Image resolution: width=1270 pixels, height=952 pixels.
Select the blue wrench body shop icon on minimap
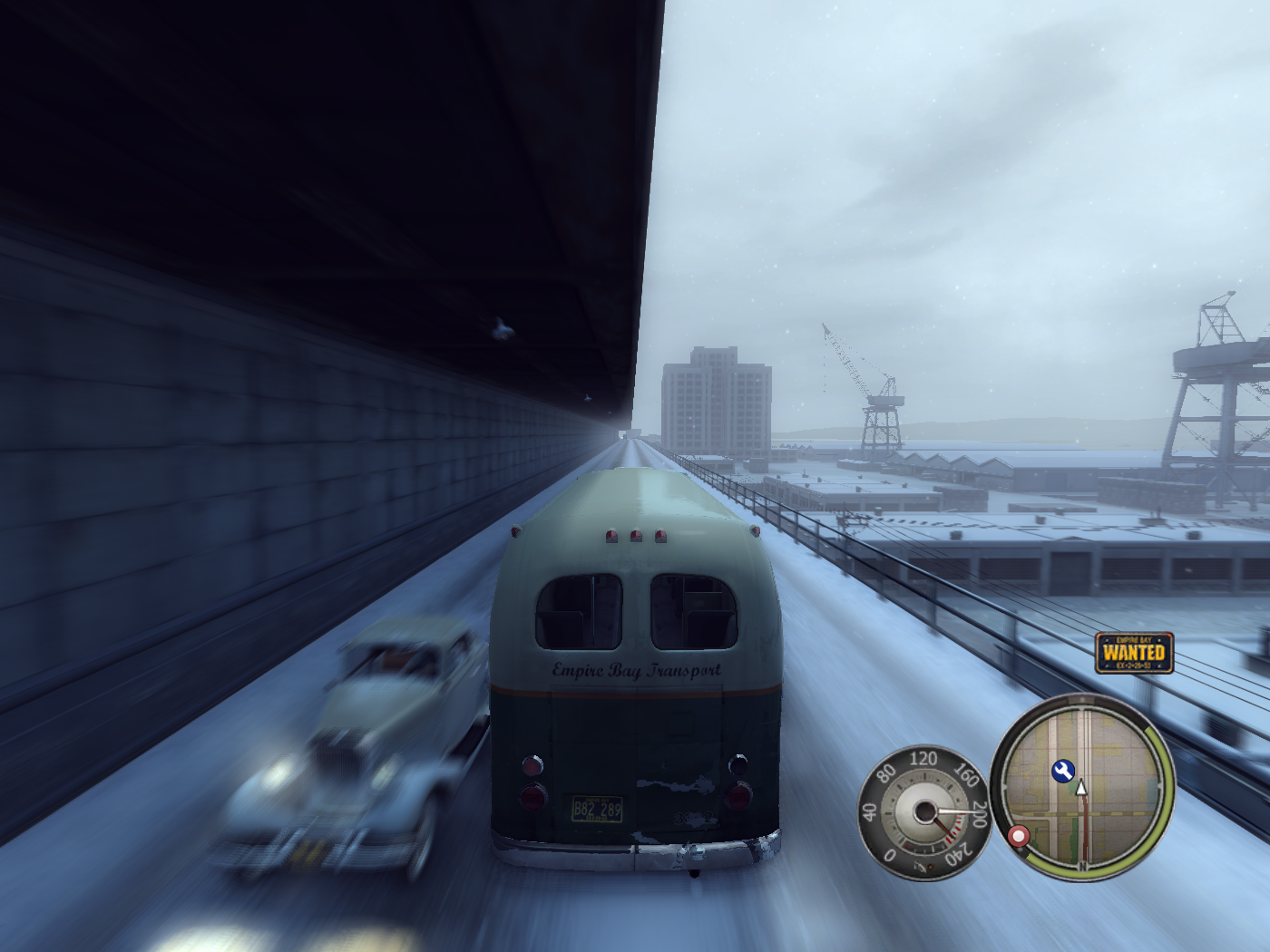pos(1063,770)
